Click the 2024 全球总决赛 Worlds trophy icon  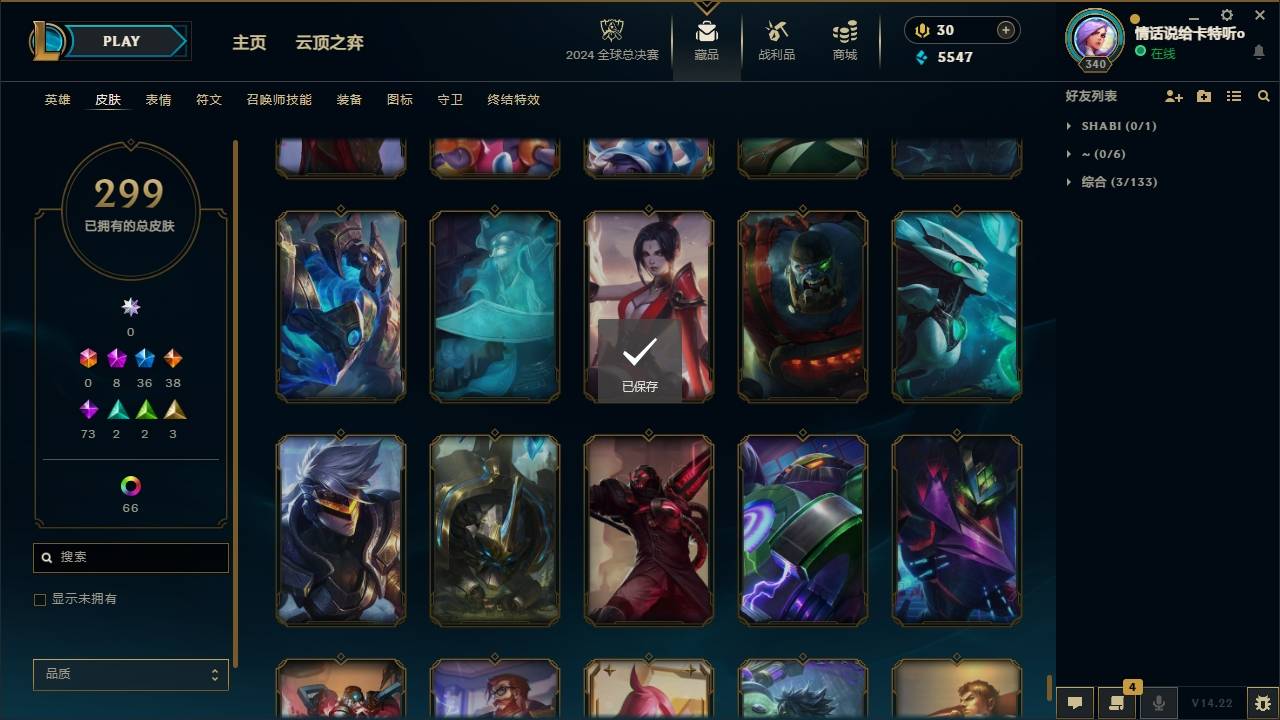coord(614,31)
